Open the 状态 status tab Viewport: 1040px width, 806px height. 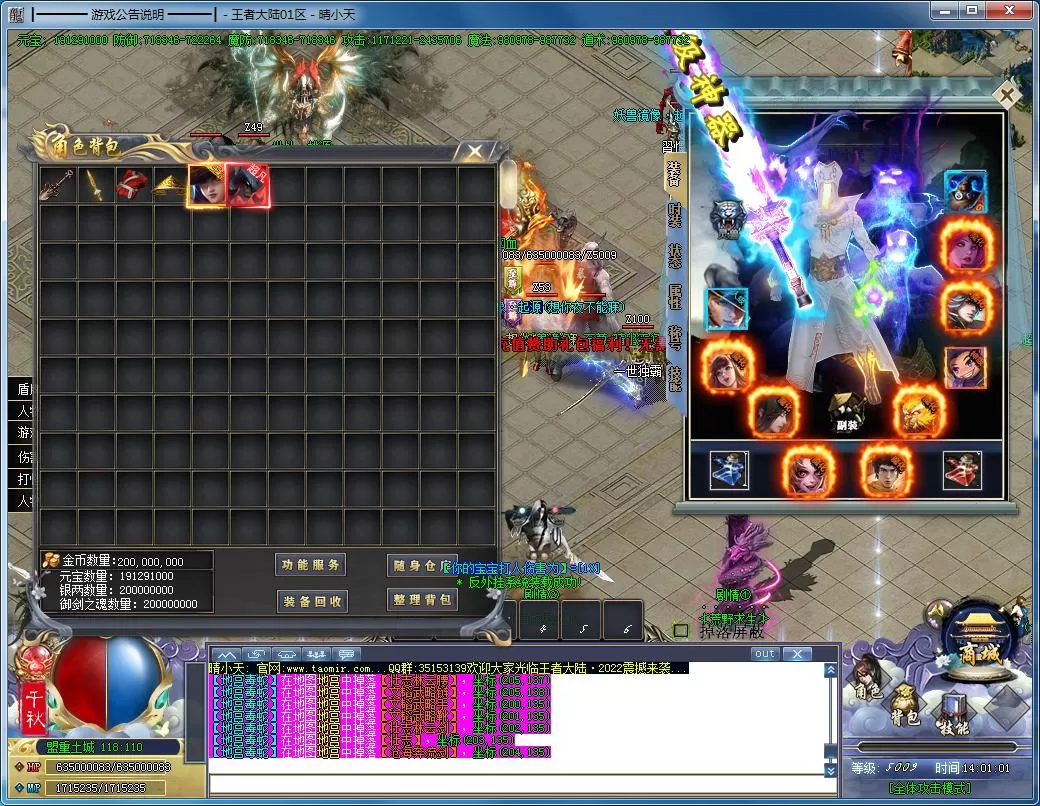675,255
